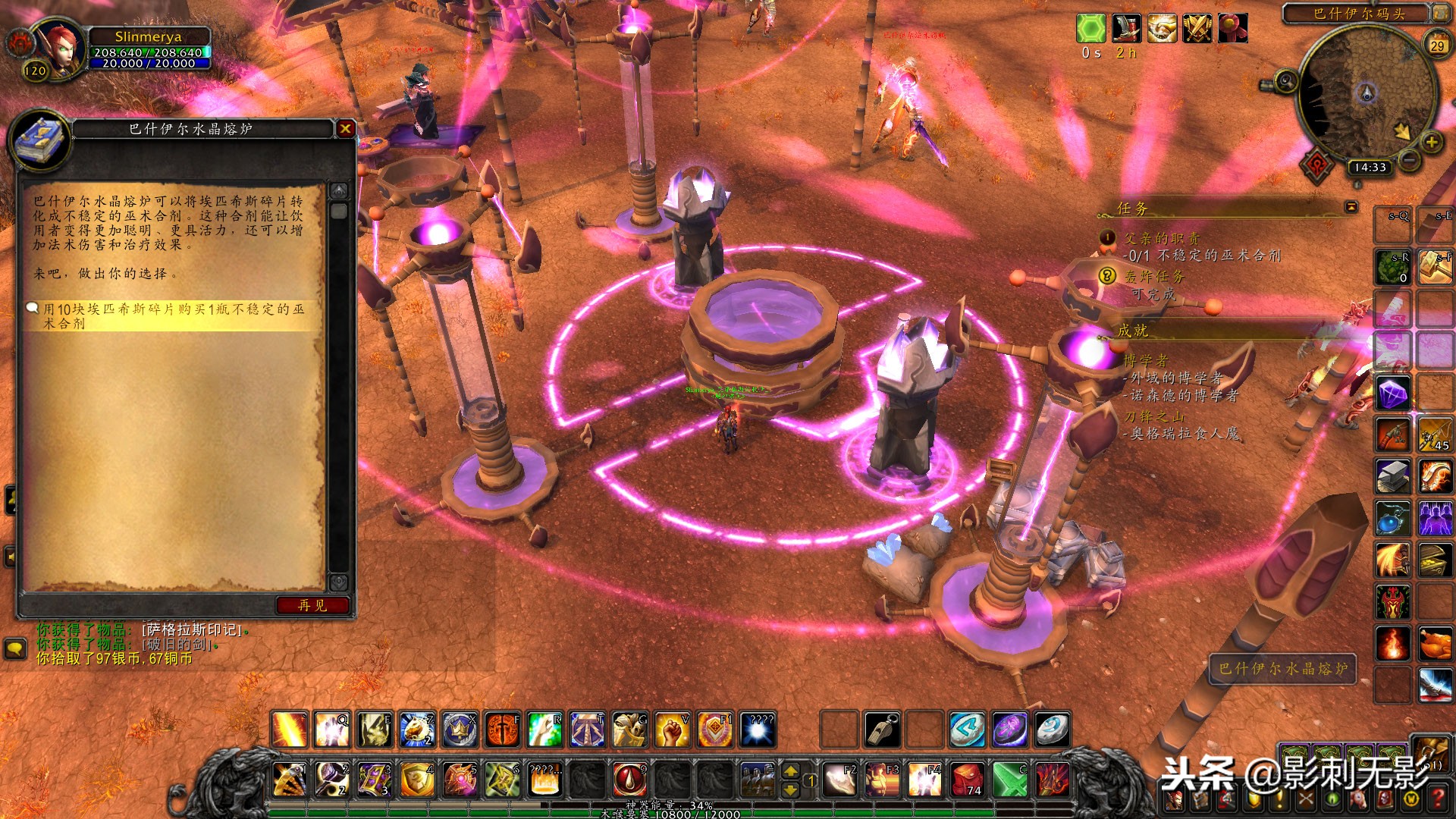Close the 巴什伊尔水晶熔炉 dialog window
This screenshot has width=1456, height=819.
[x=345, y=129]
